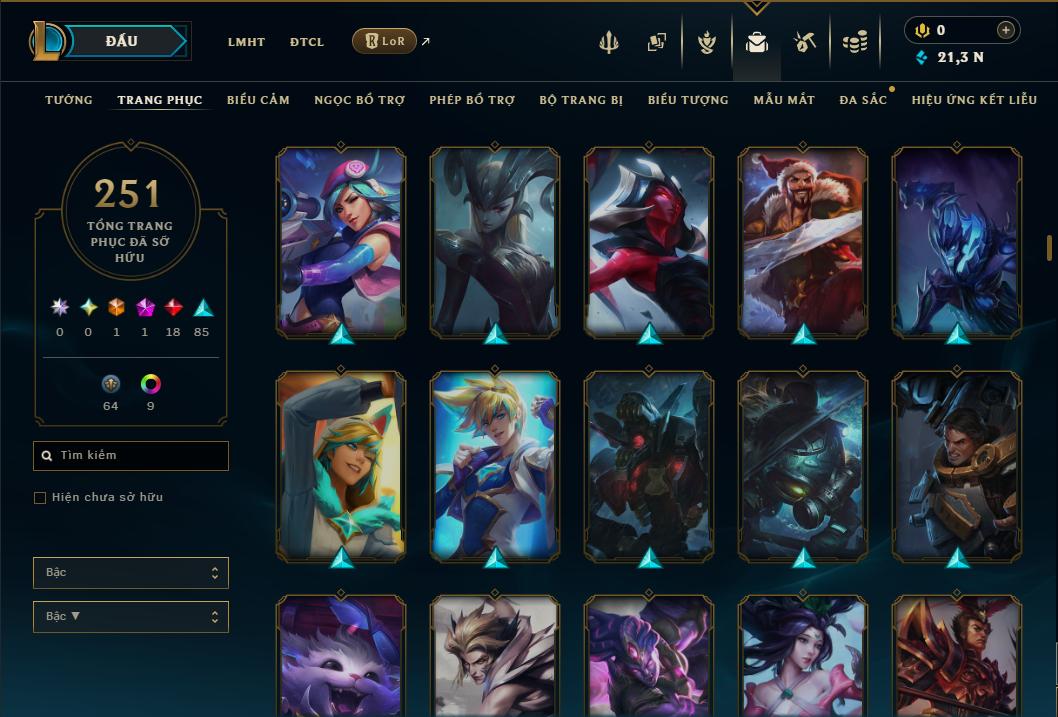This screenshot has height=717, width=1058.
Task: Select the ĐA SẮC tab
Action: point(863,100)
